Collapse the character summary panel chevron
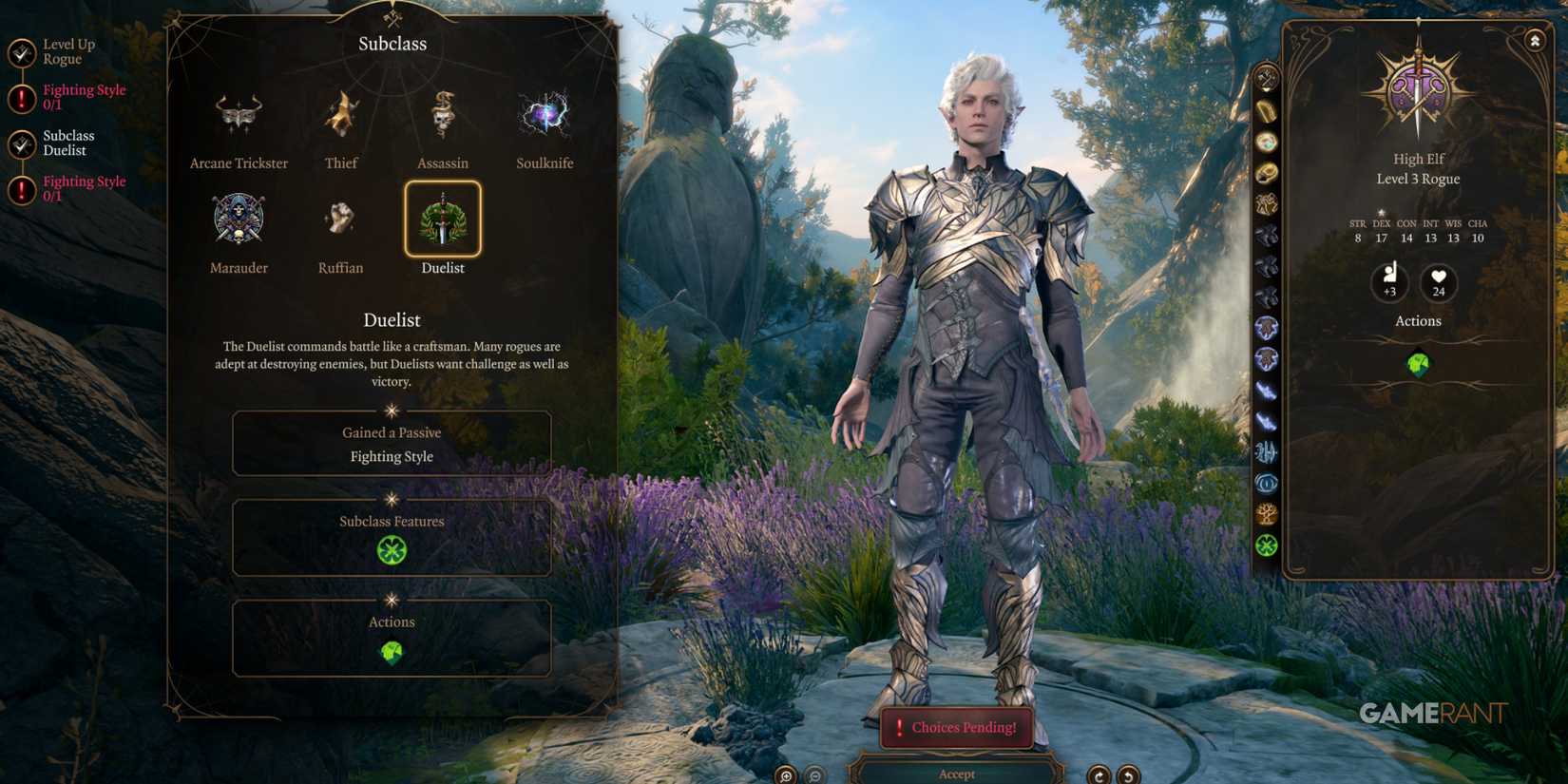The height and width of the screenshot is (784, 1568). (x=1534, y=40)
